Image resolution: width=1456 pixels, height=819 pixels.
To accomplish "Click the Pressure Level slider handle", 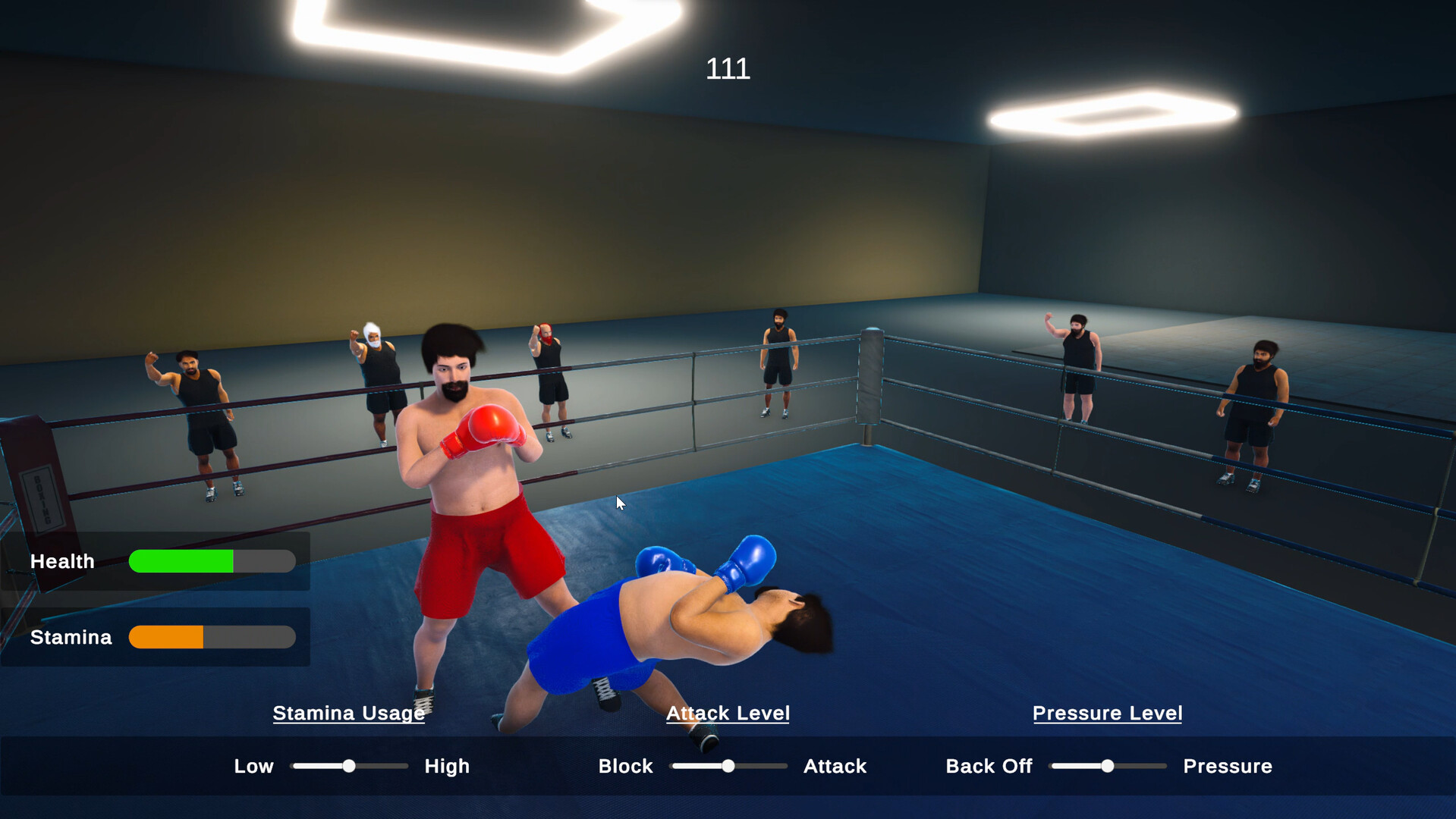I will [x=1107, y=766].
